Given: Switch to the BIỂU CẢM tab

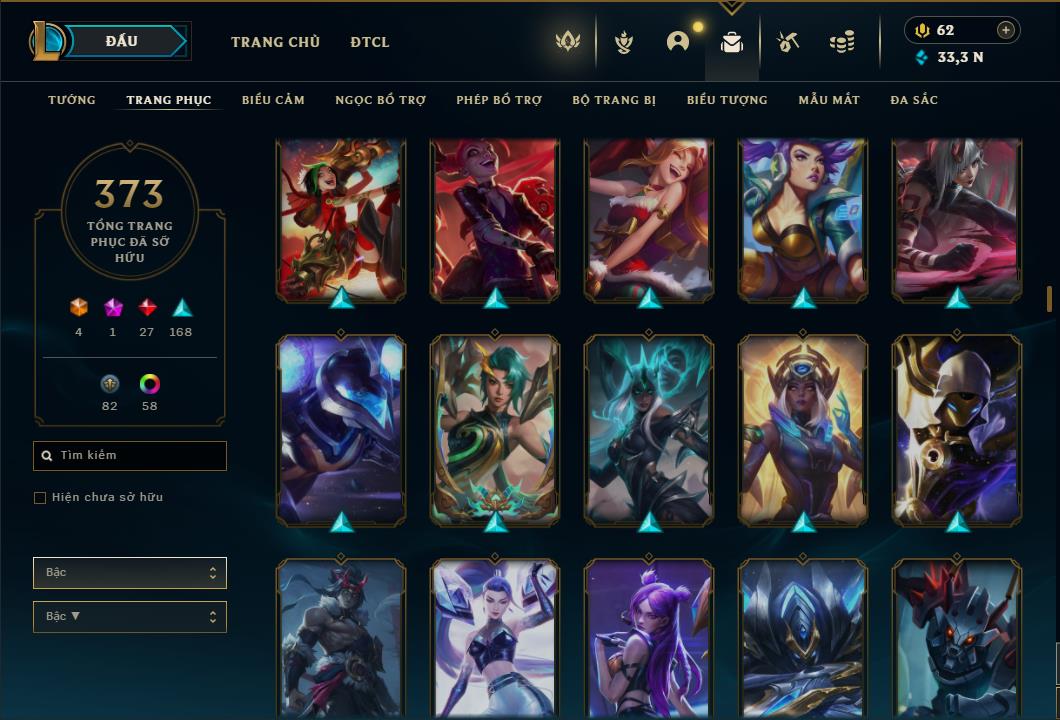Looking at the screenshot, I should 273,100.
